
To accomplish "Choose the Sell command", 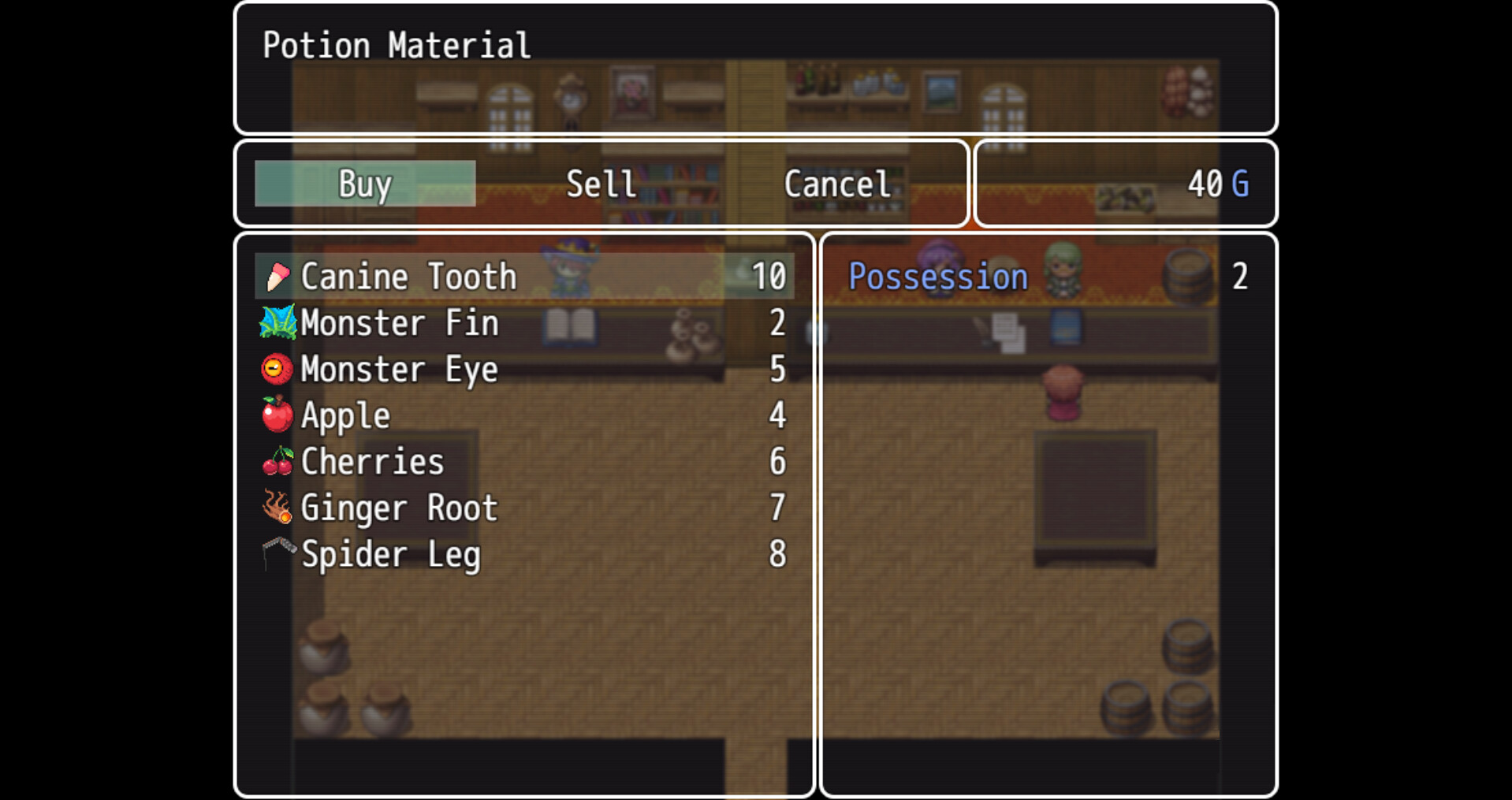I will point(601,183).
